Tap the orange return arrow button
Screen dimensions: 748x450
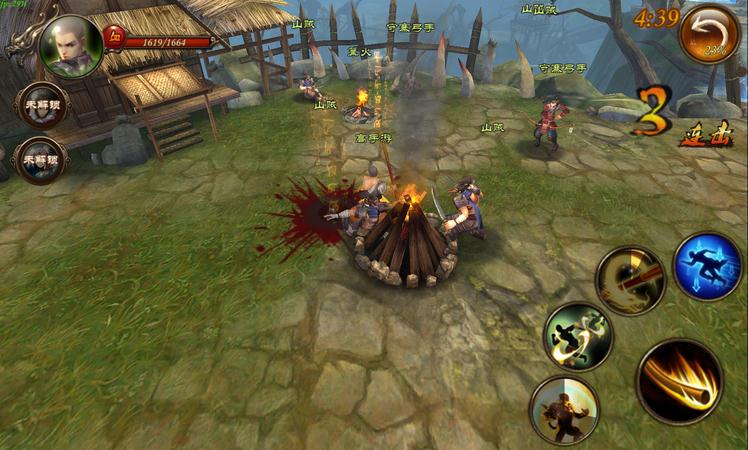(x=709, y=34)
